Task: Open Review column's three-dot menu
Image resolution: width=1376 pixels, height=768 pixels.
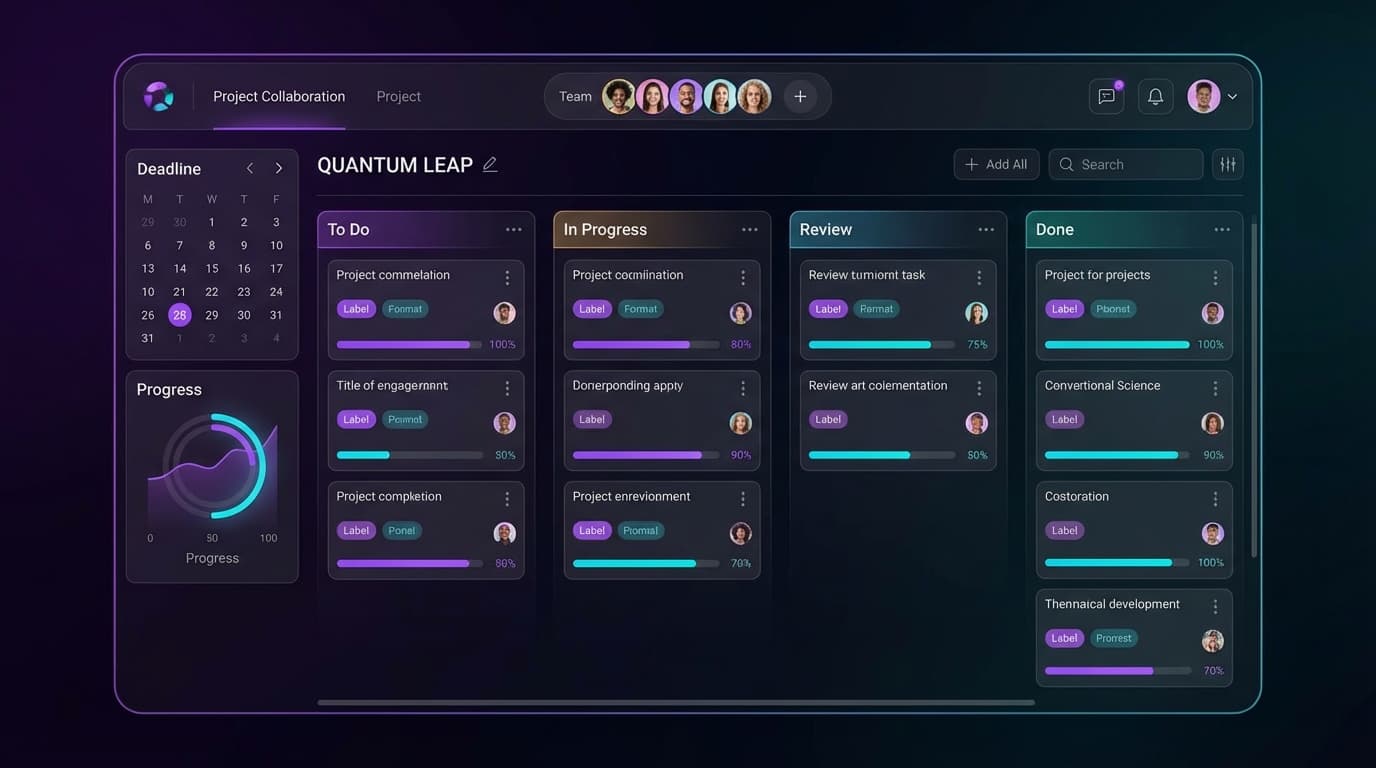Action: 986,230
